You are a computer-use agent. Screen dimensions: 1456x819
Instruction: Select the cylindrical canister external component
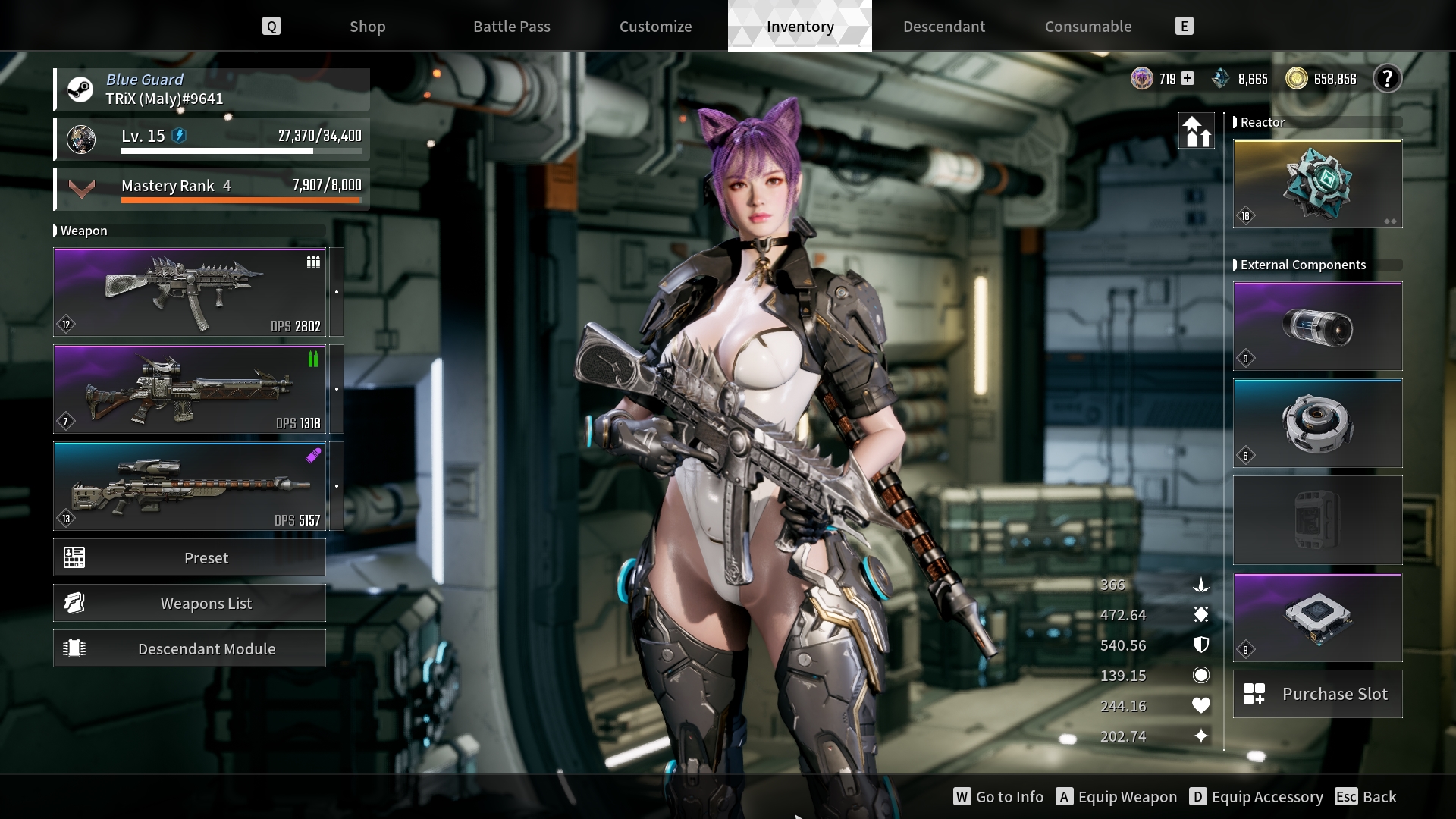(x=1317, y=327)
